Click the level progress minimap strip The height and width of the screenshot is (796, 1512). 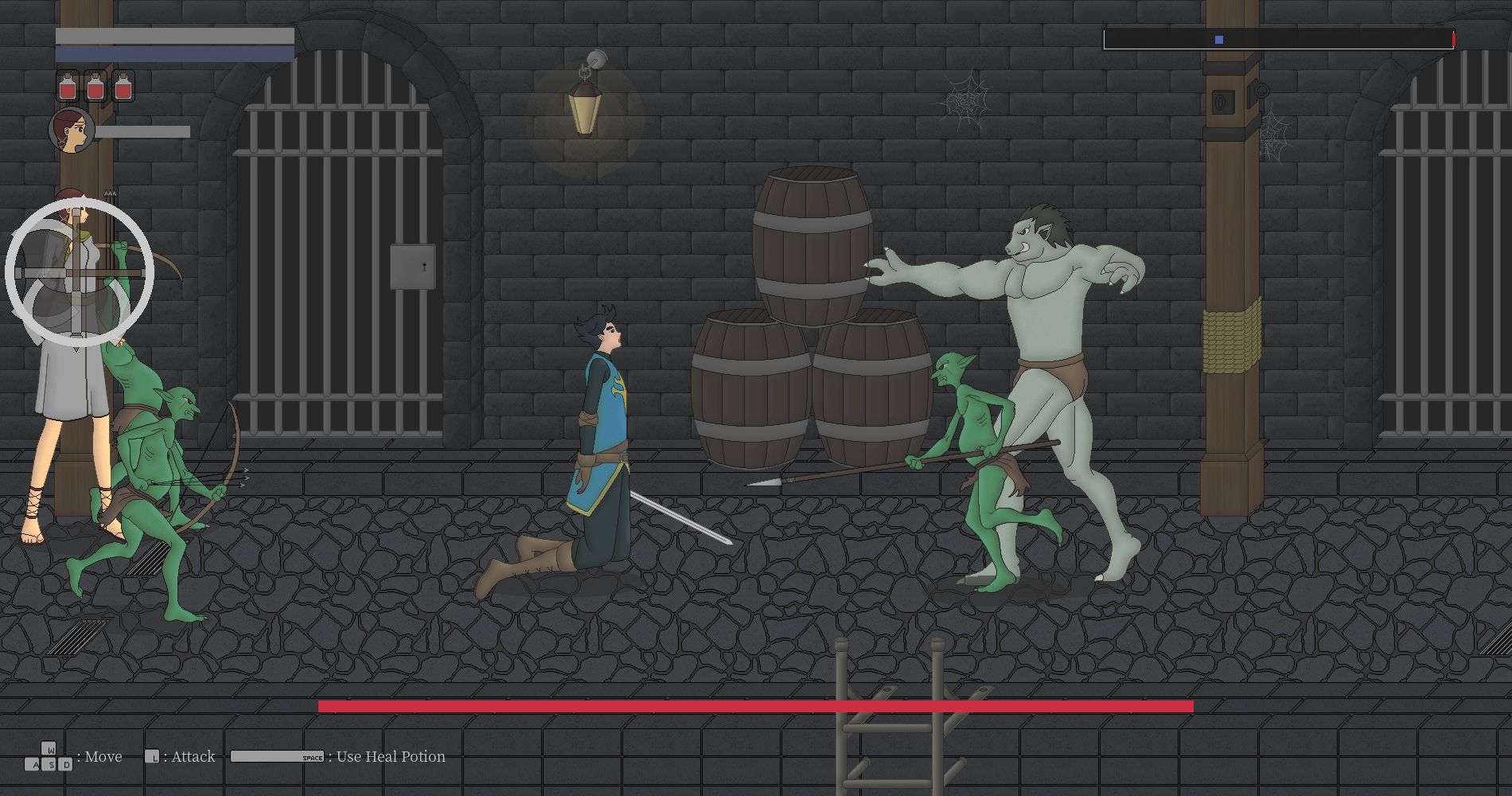1278,39
